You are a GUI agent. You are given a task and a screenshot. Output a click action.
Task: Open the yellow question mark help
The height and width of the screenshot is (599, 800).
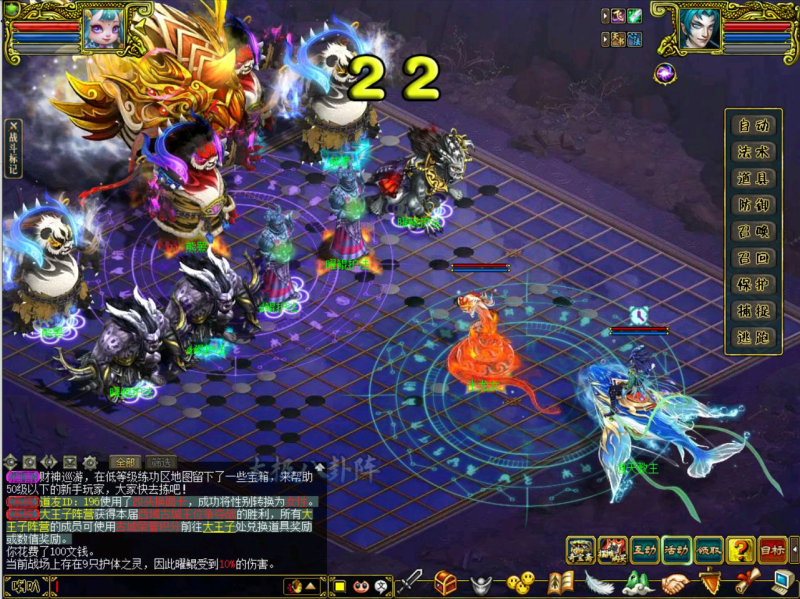pyautogui.click(x=741, y=551)
